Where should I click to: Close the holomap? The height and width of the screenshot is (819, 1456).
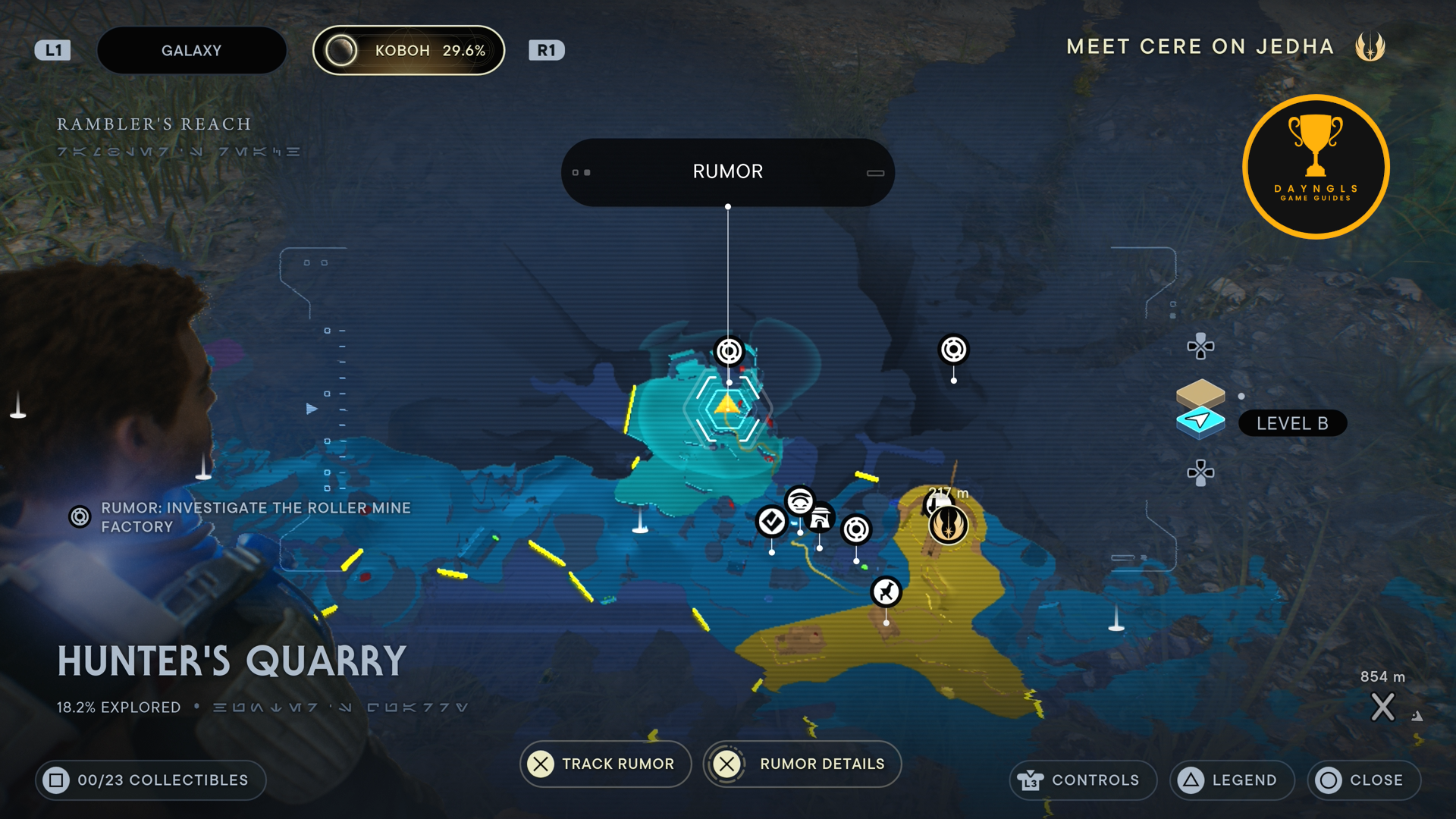[x=1363, y=780]
